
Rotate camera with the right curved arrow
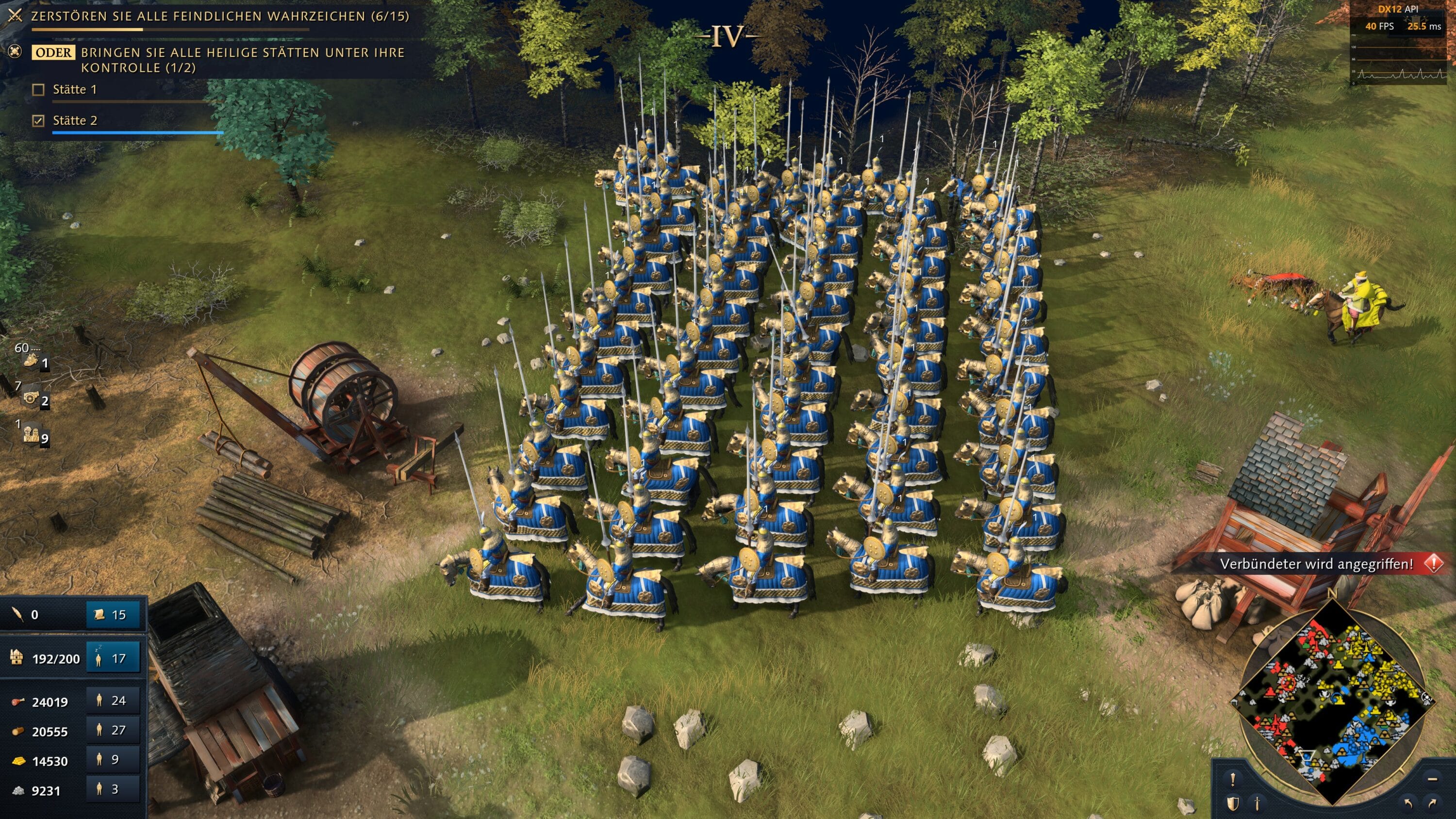coord(1432,803)
